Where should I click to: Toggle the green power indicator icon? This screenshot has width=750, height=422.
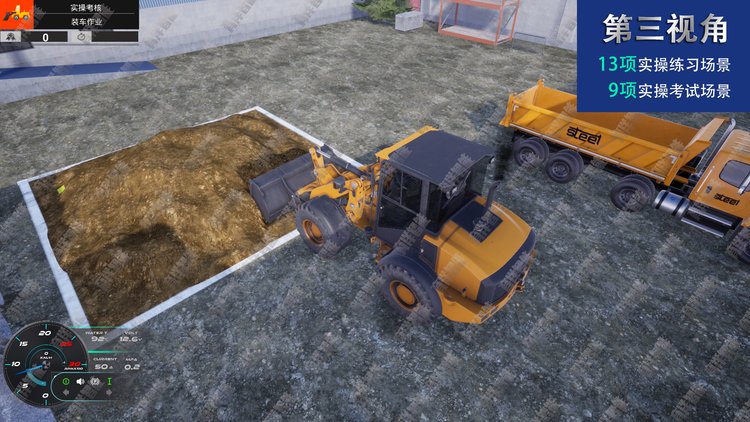[66, 381]
